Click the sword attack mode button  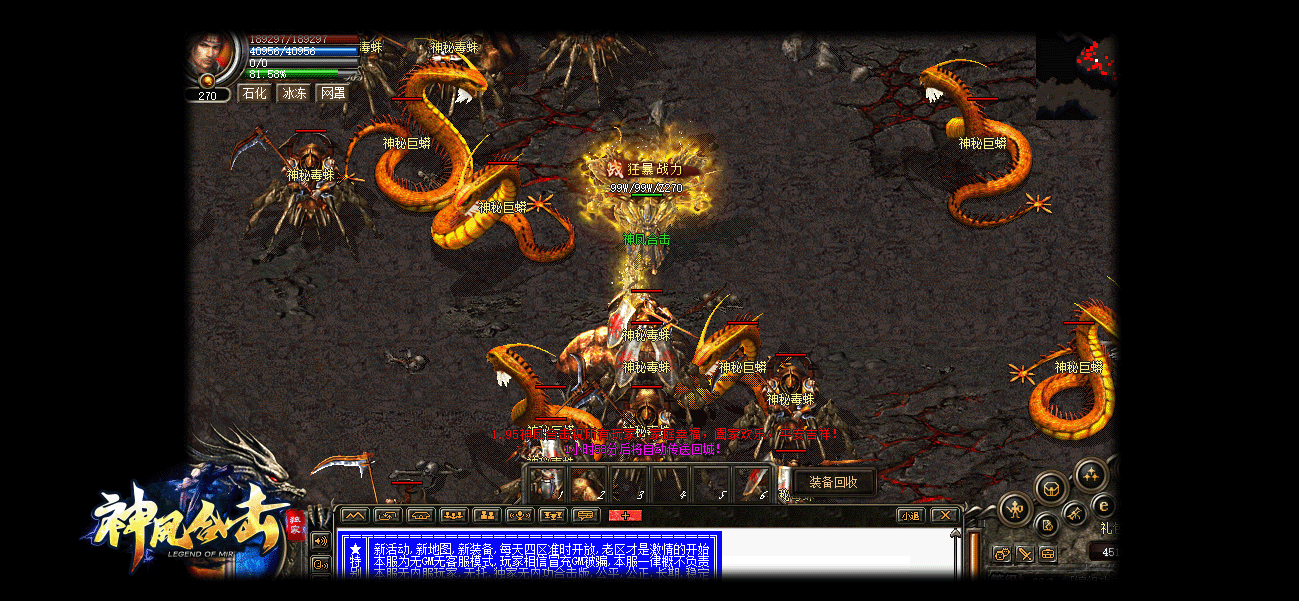[x=1025, y=553]
